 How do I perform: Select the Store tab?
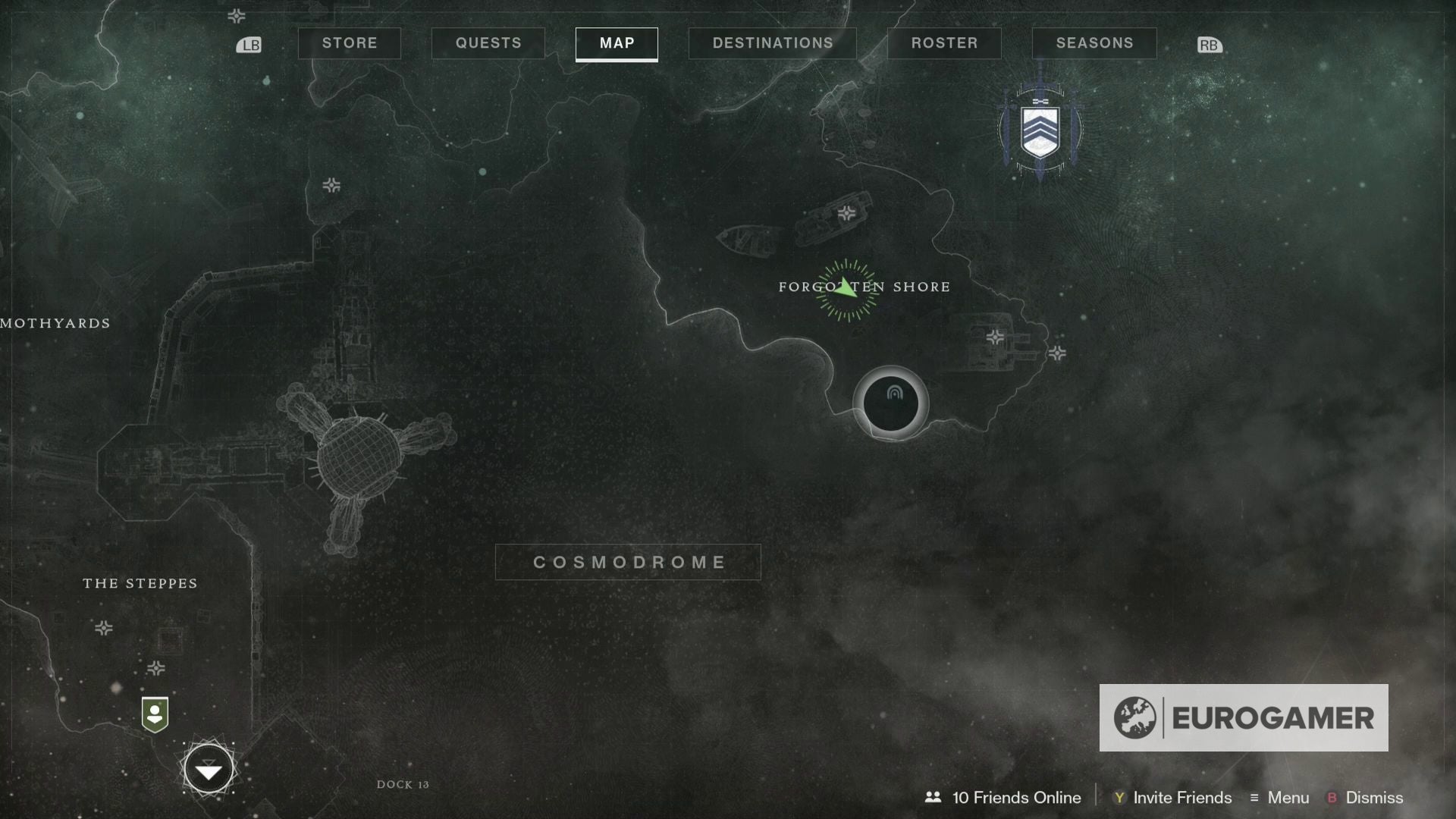click(x=350, y=42)
